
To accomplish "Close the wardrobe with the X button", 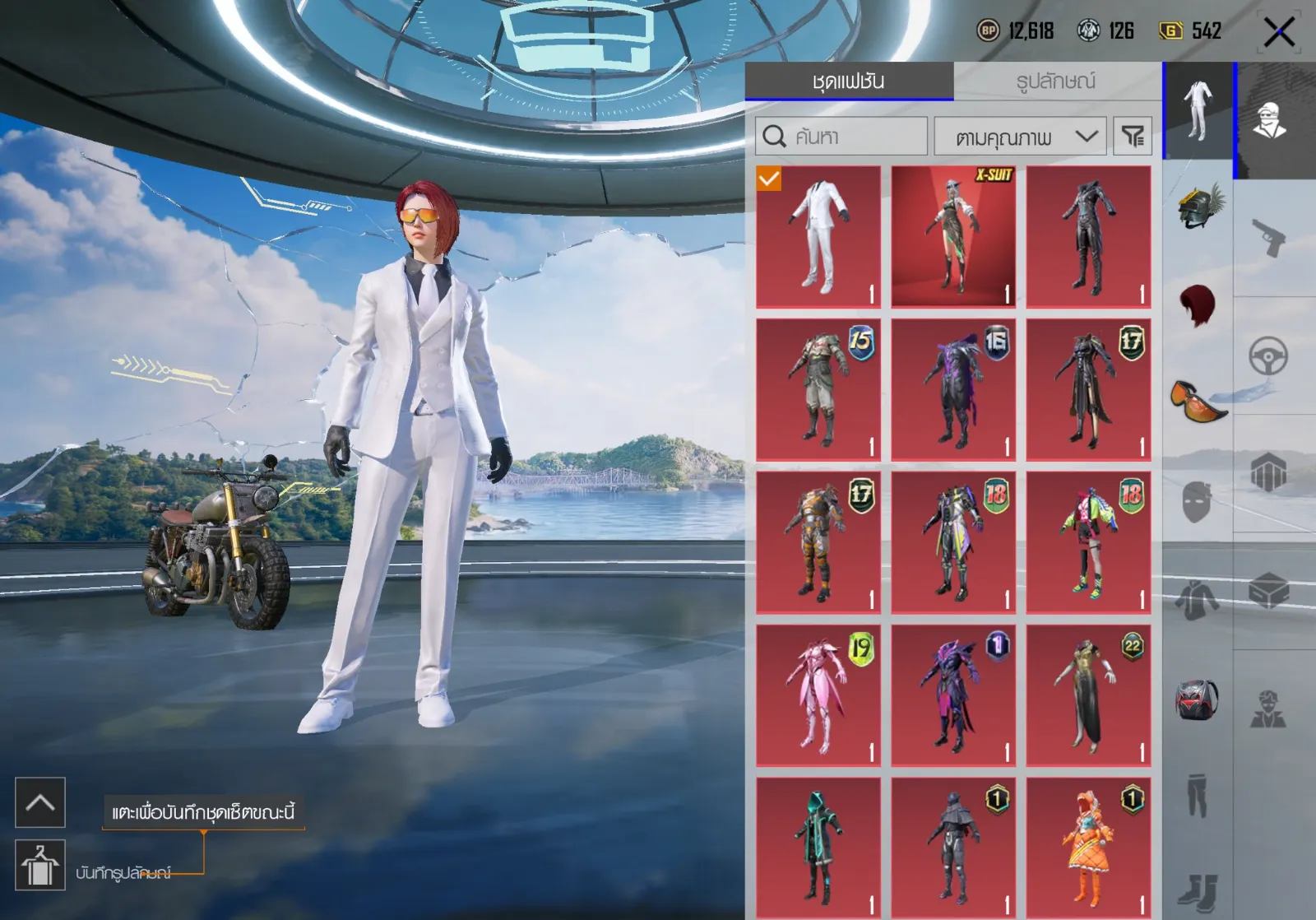I will click(1279, 33).
